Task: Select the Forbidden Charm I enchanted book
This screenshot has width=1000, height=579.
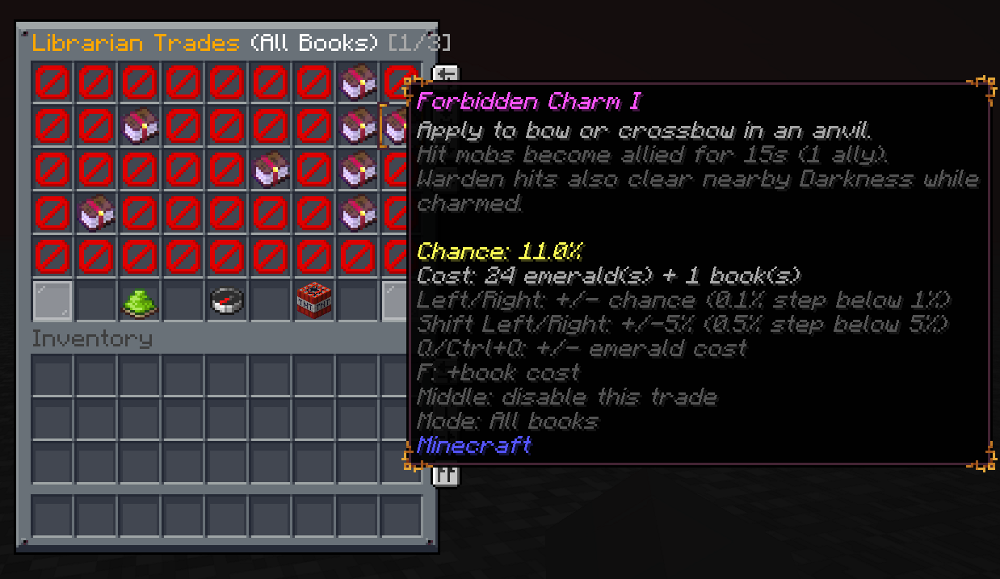Action: click(x=398, y=126)
